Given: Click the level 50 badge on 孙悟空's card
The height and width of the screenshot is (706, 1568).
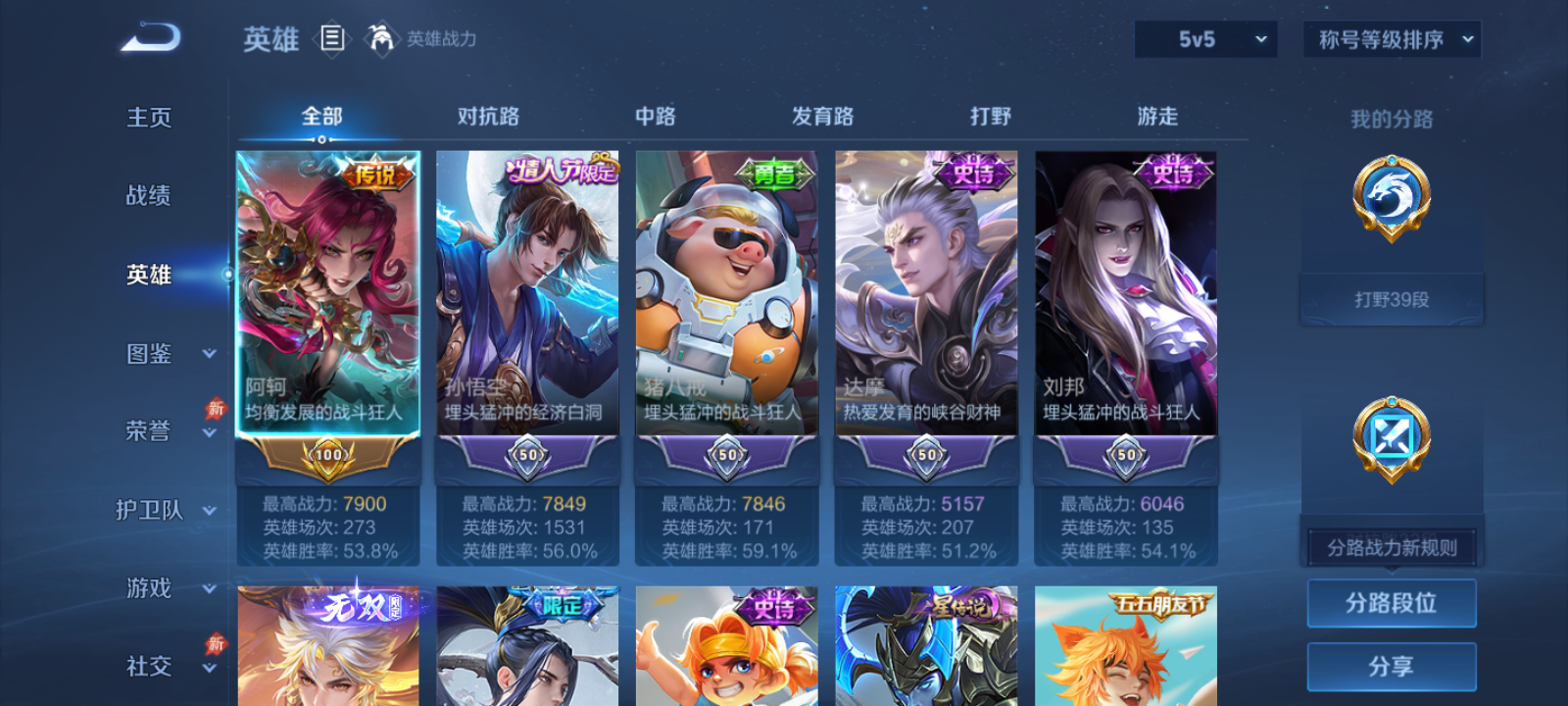Looking at the screenshot, I should click(x=526, y=456).
